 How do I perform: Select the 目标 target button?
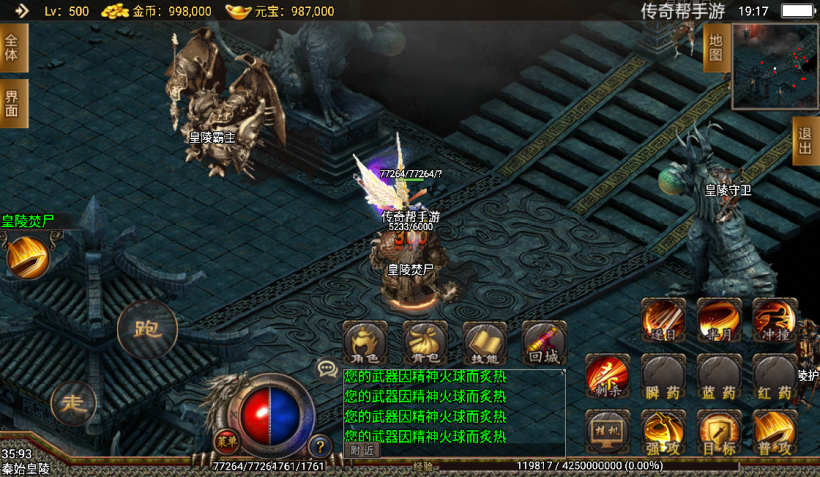coord(719,432)
